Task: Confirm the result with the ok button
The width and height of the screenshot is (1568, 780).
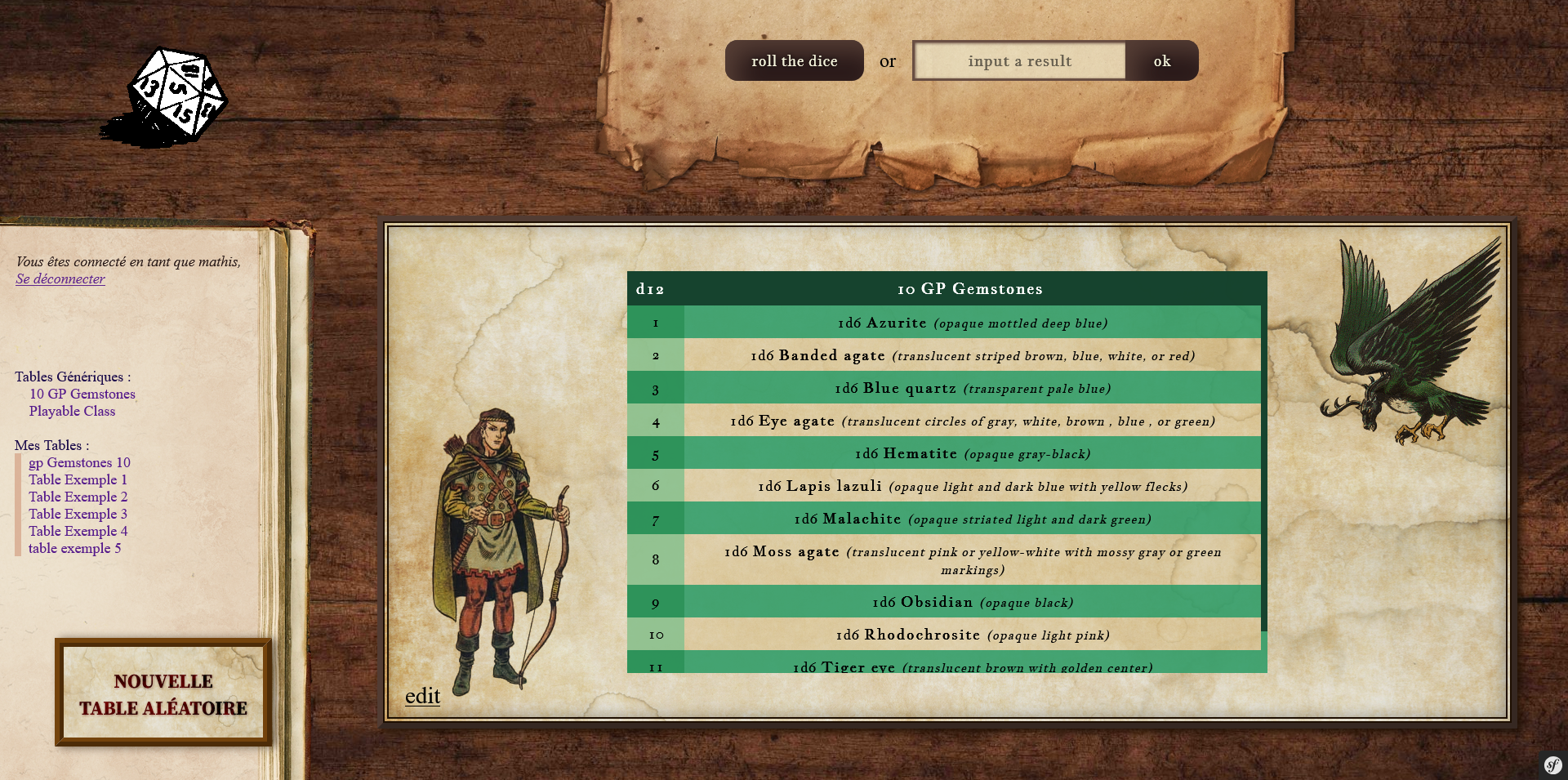Action: [x=1161, y=60]
